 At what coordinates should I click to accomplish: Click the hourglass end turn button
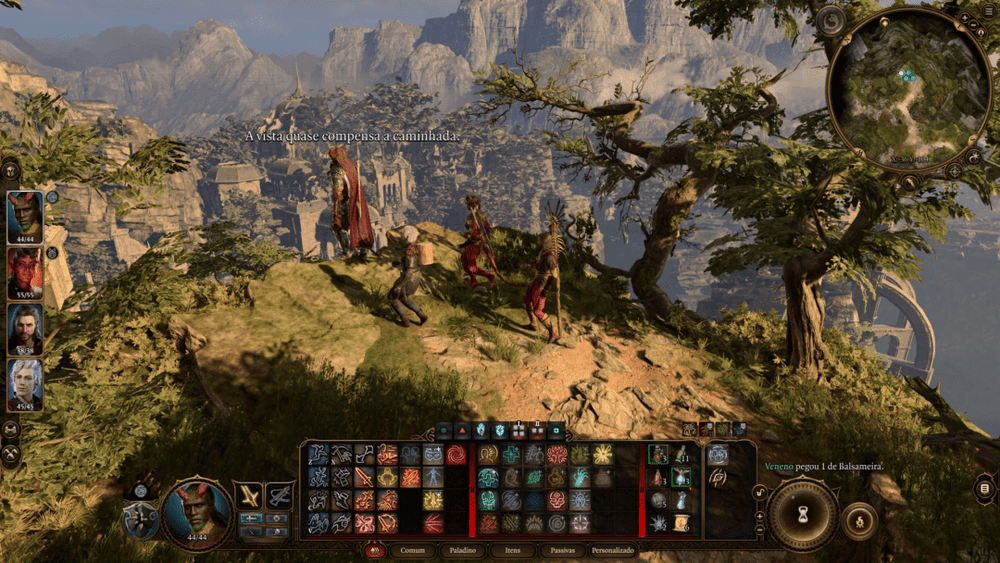pyautogui.click(x=802, y=515)
